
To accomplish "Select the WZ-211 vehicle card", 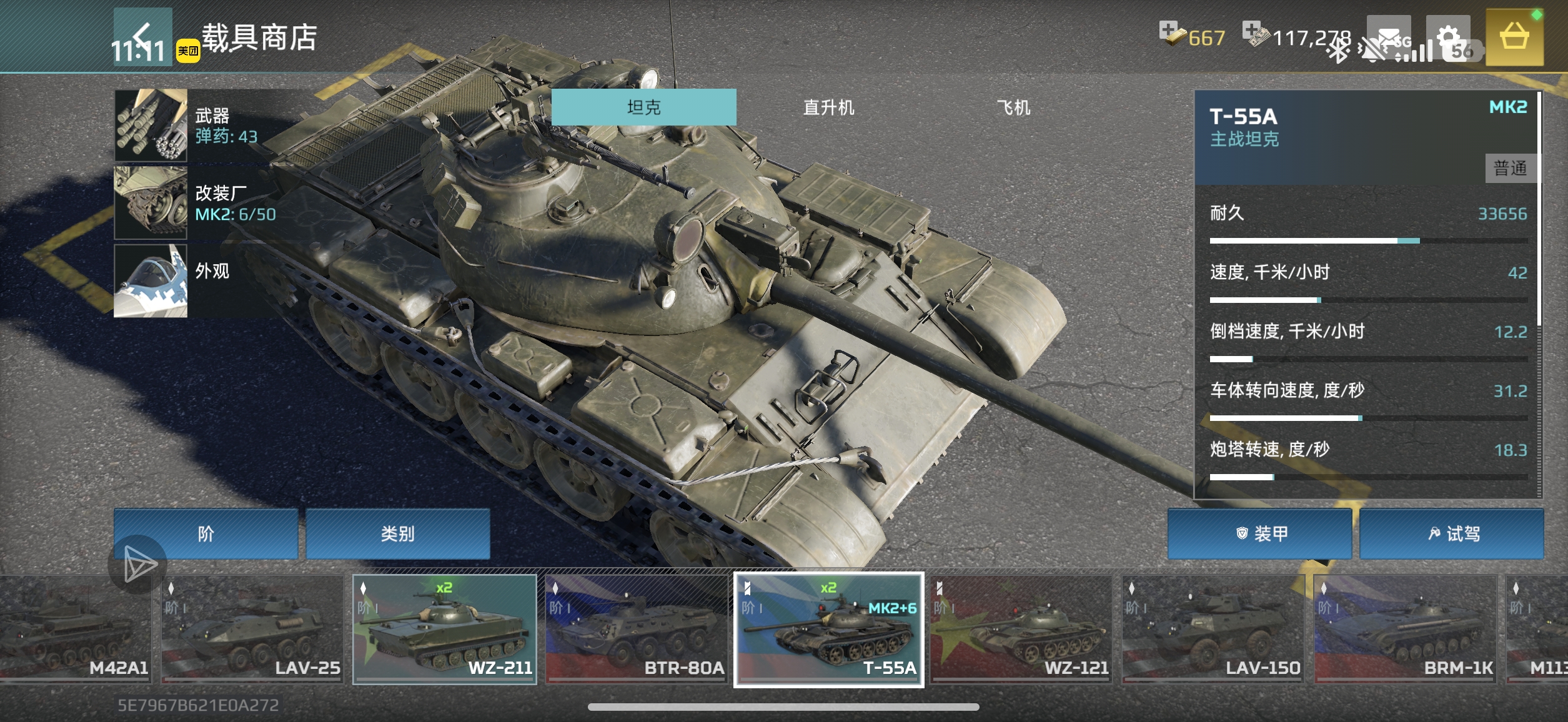I will click(445, 630).
